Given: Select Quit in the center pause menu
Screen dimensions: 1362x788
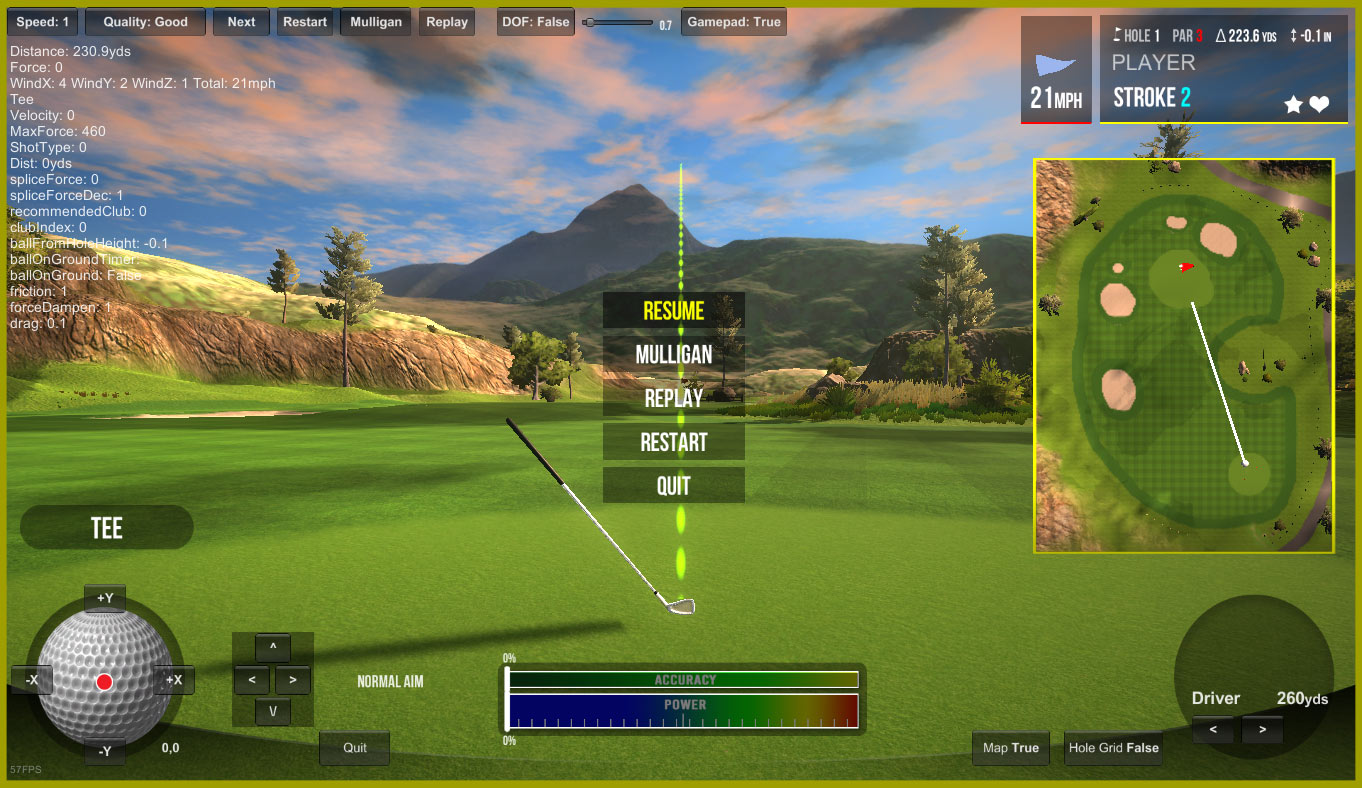Looking at the screenshot, I should (673, 486).
